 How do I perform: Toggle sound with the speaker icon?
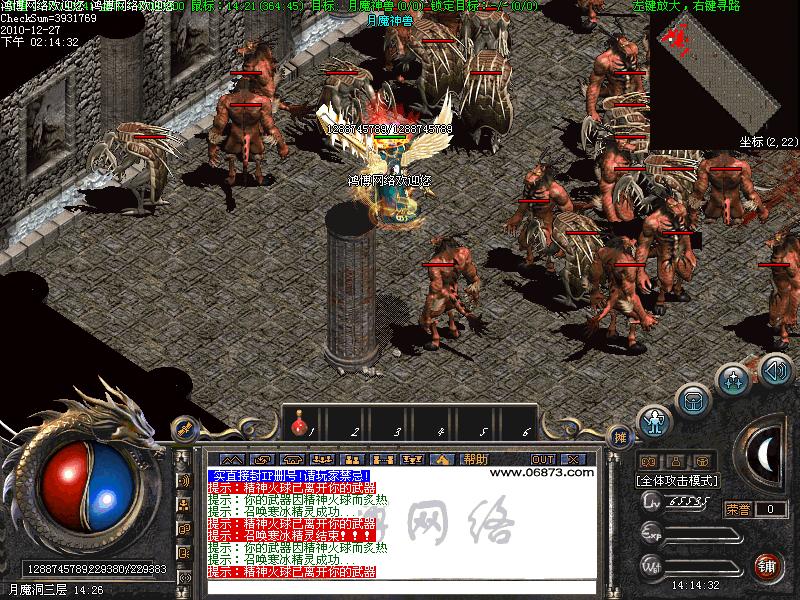coord(775,370)
